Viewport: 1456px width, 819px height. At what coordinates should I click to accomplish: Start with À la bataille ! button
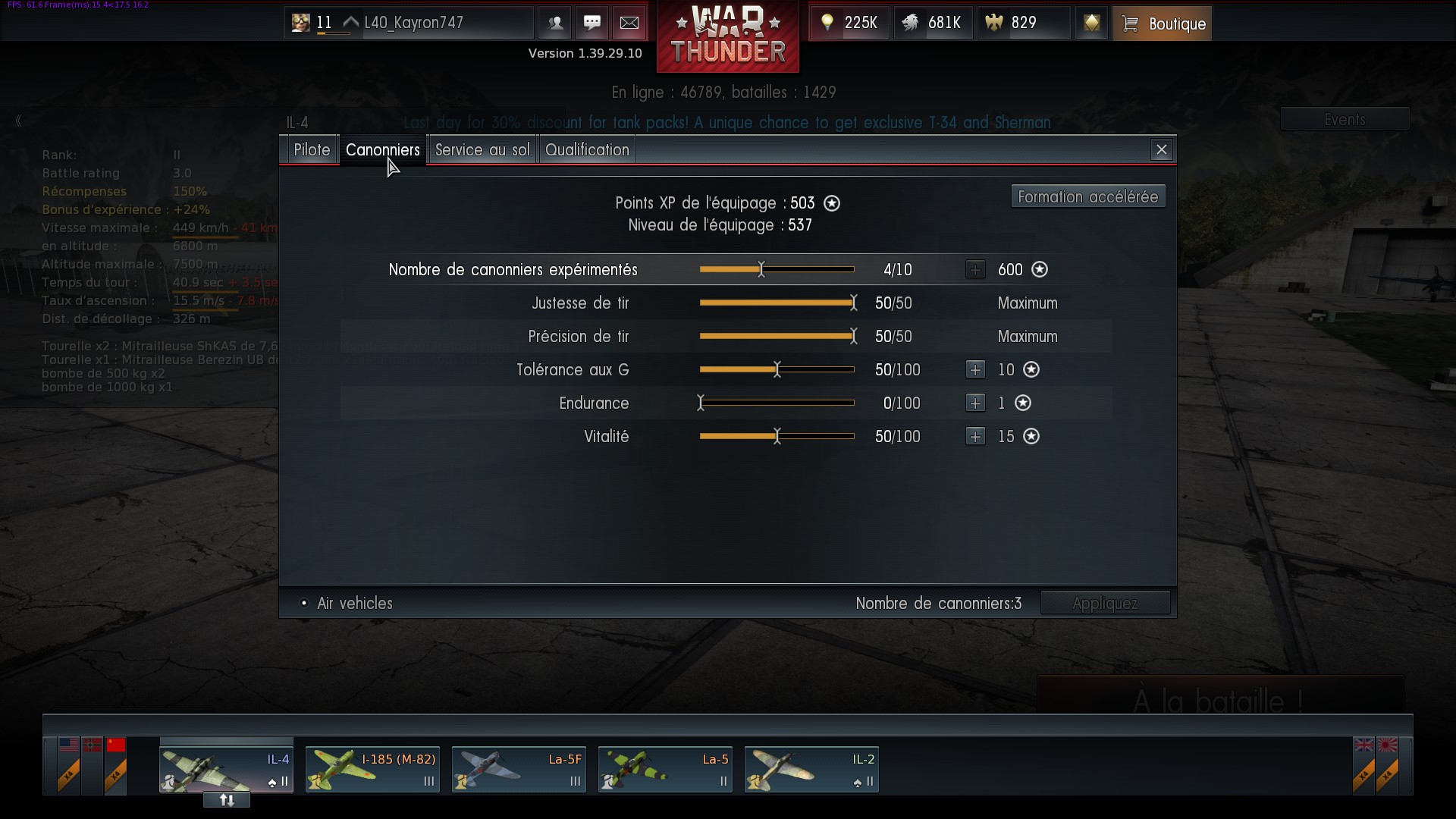1219,701
